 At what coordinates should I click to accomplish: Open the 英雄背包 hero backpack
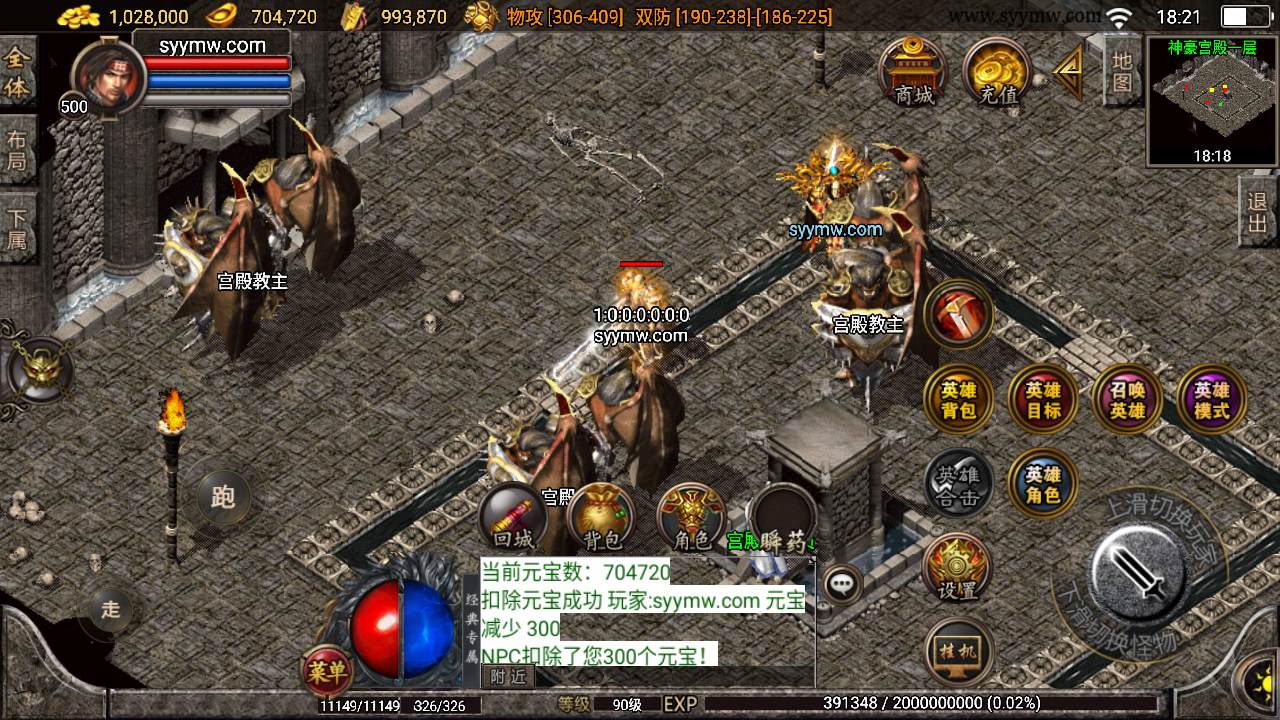click(x=957, y=399)
